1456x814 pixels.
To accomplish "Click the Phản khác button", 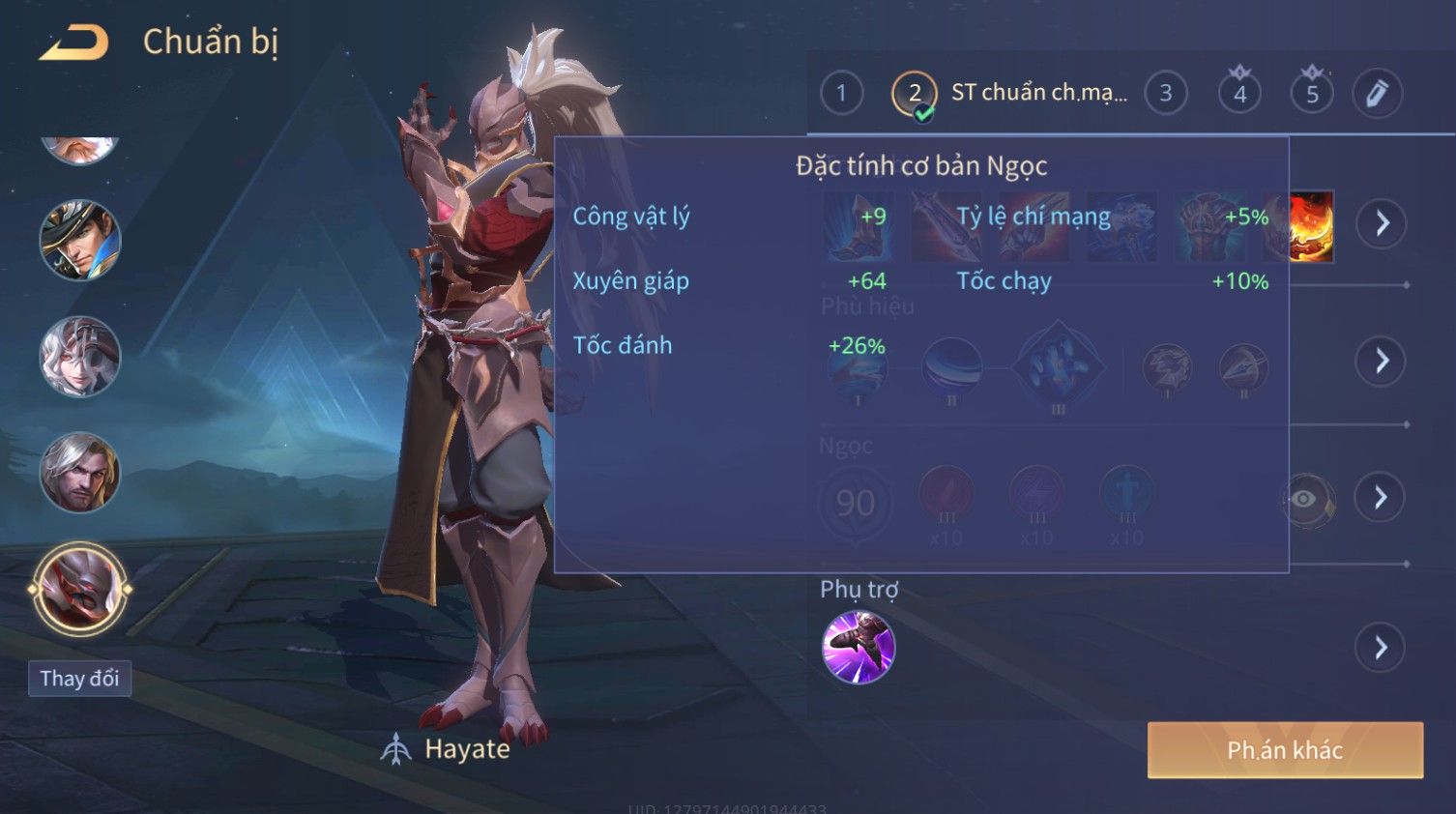I will [x=1285, y=750].
